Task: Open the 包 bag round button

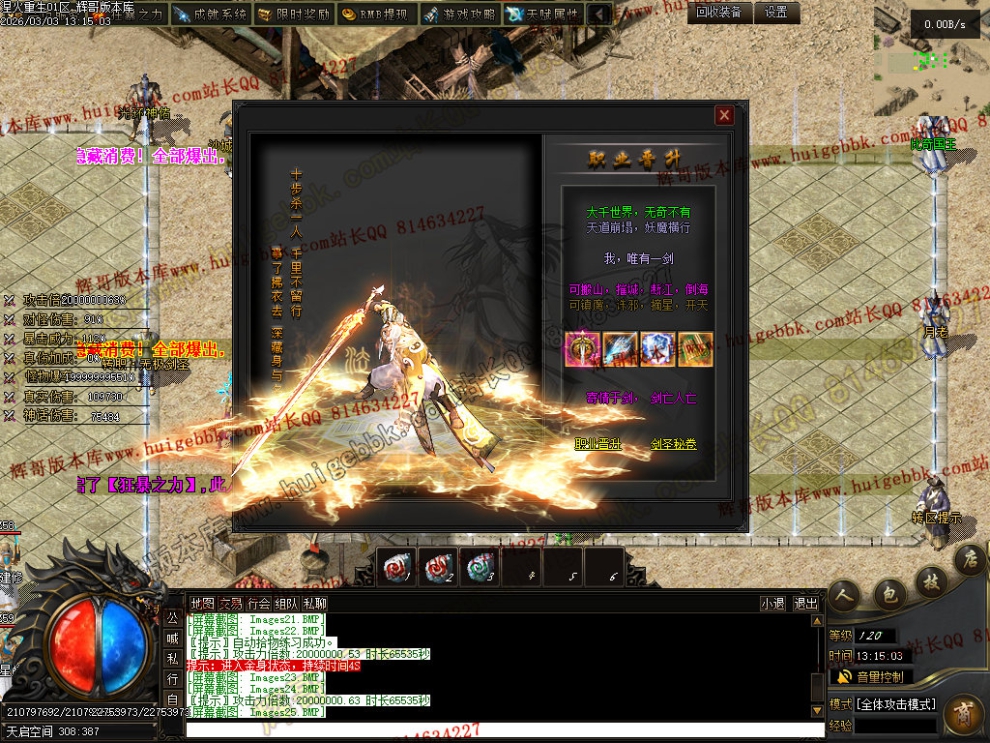Action: [x=889, y=594]
